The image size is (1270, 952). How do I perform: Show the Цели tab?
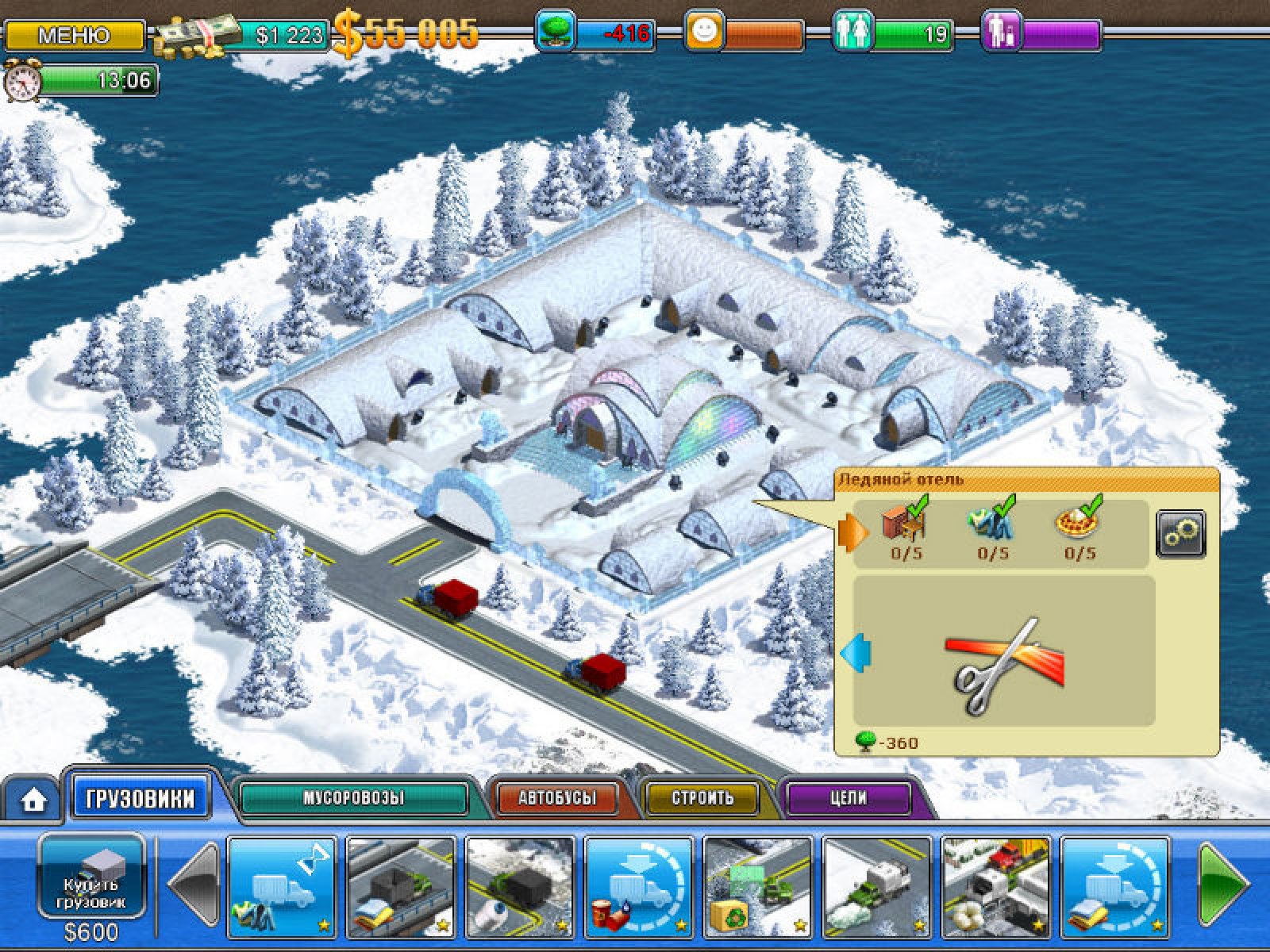click(849, 798)
